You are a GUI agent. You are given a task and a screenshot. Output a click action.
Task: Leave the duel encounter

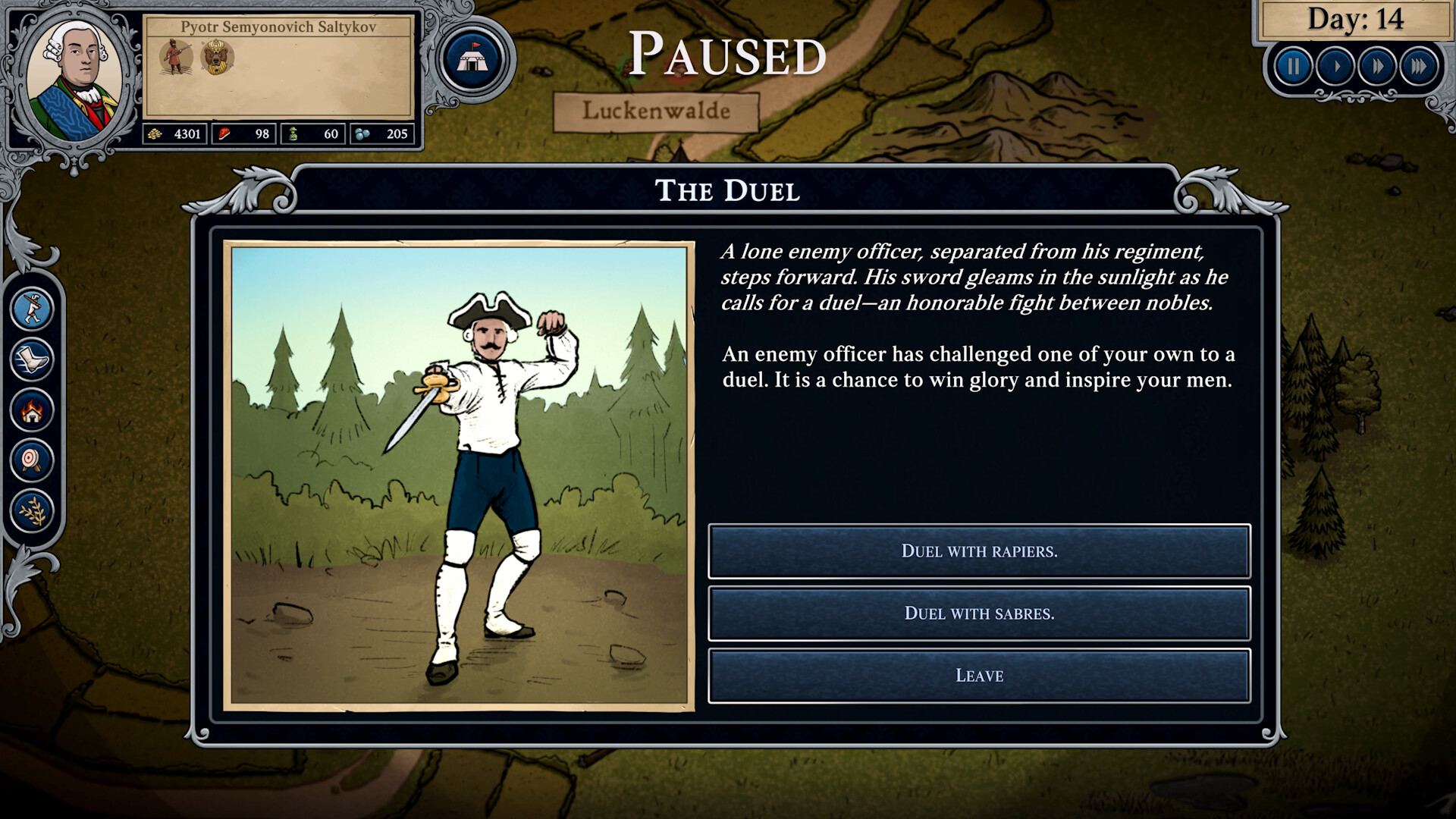point(979,676)
